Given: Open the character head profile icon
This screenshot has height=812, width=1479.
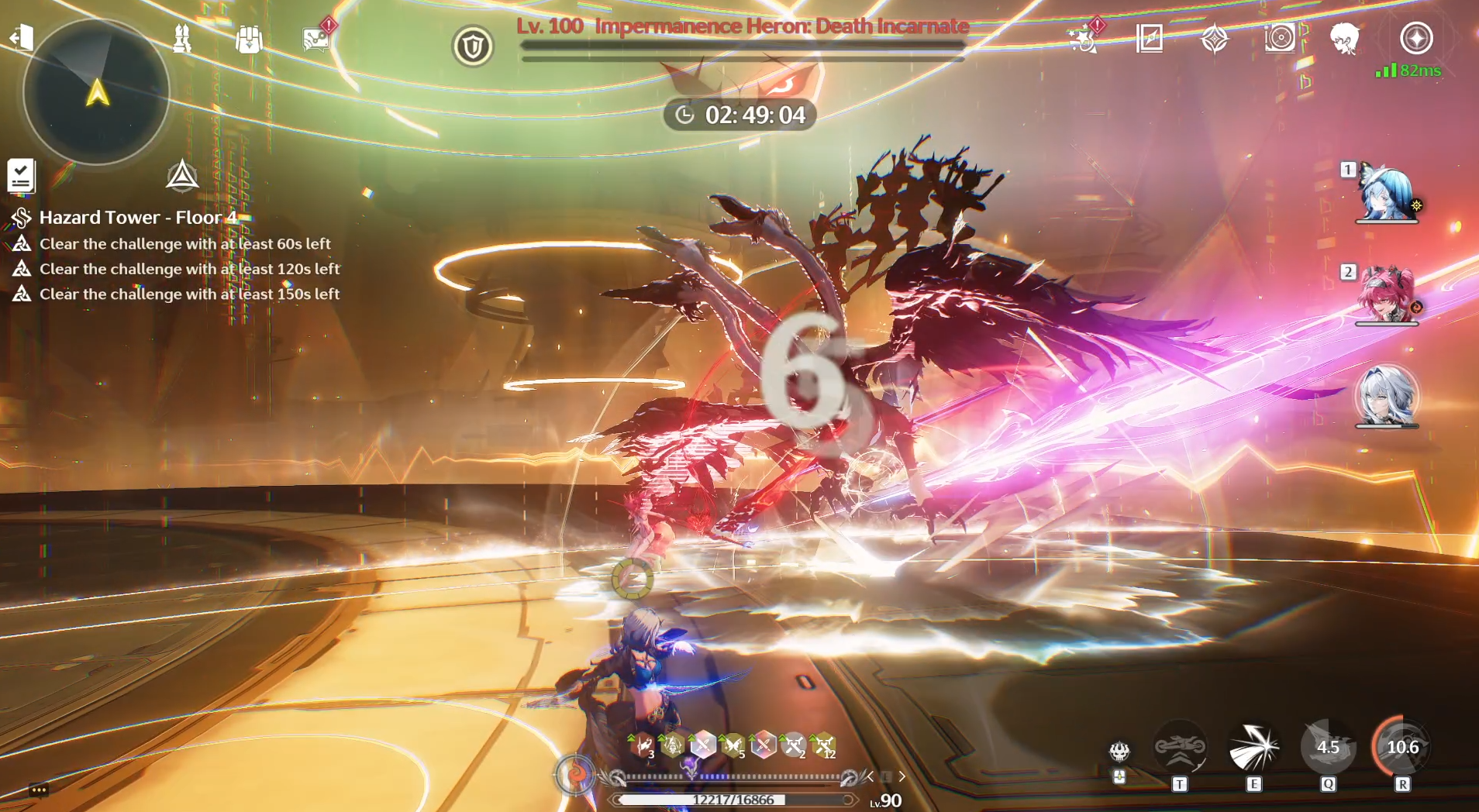Looking at the screenshot, I should 1345,38.
